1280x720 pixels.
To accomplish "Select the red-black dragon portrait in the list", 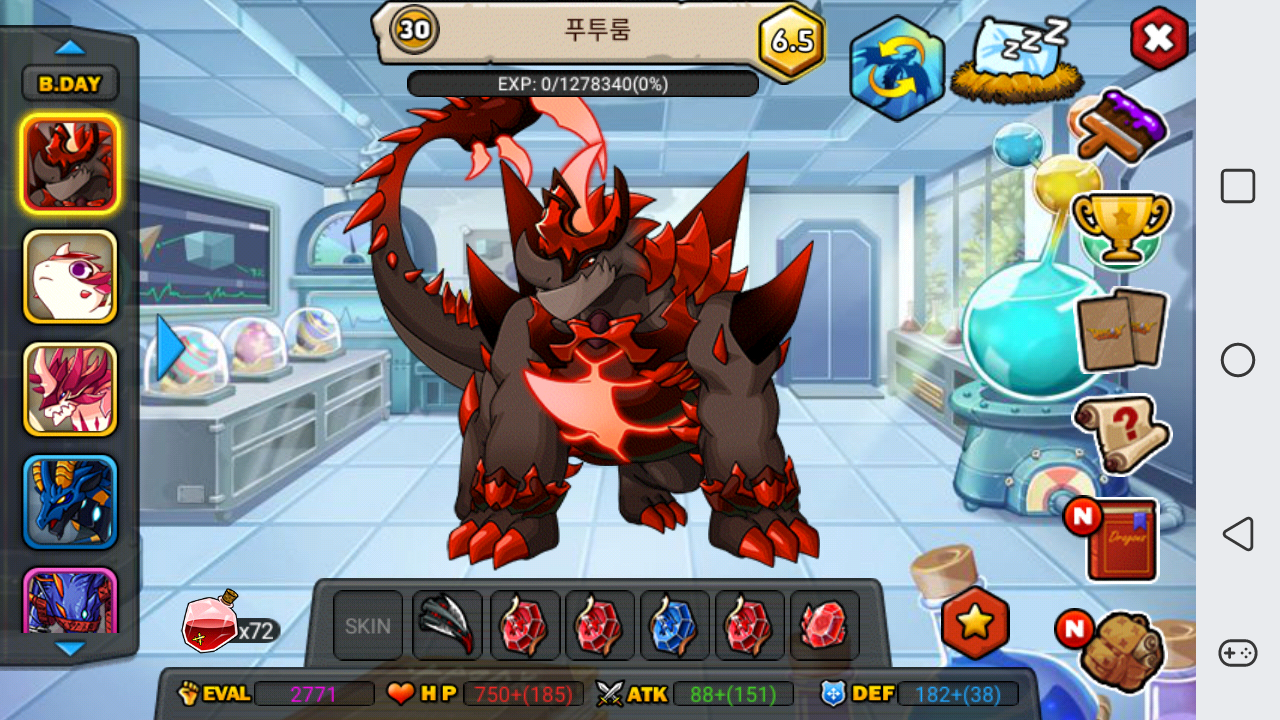I will pos(70,164).
